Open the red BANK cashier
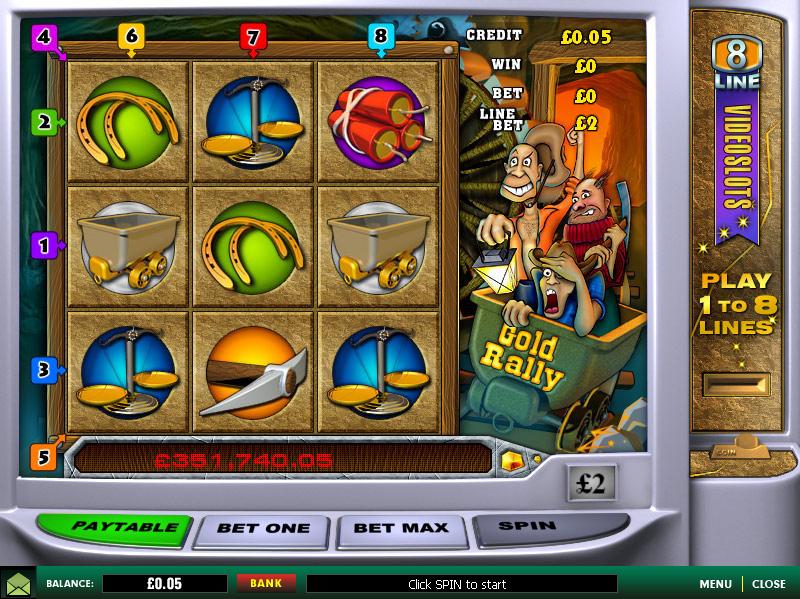This screenshot has height=599, width=800. click(x=266, y=583)
